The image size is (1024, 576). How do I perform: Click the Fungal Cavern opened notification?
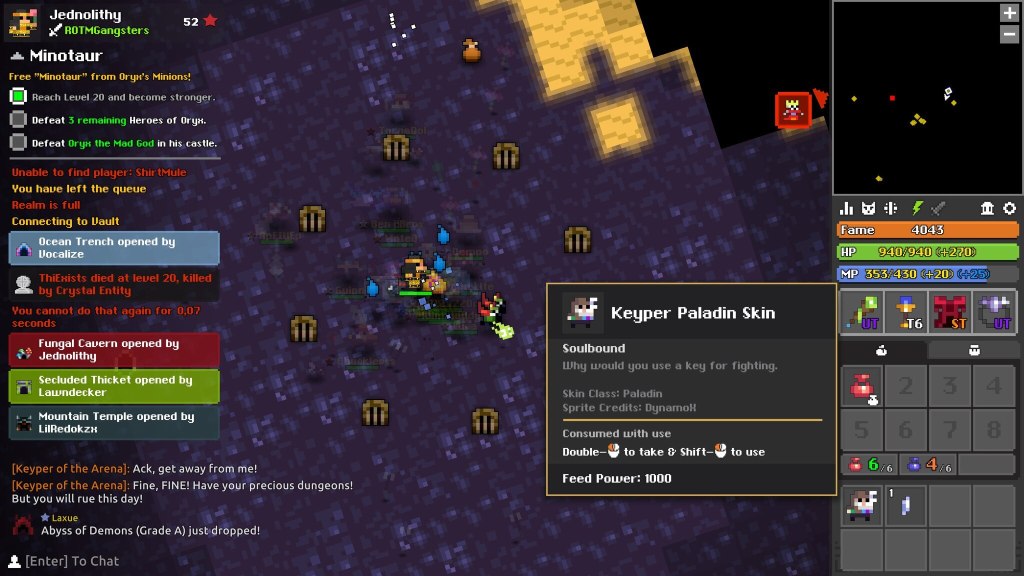(x=114, y=350)
